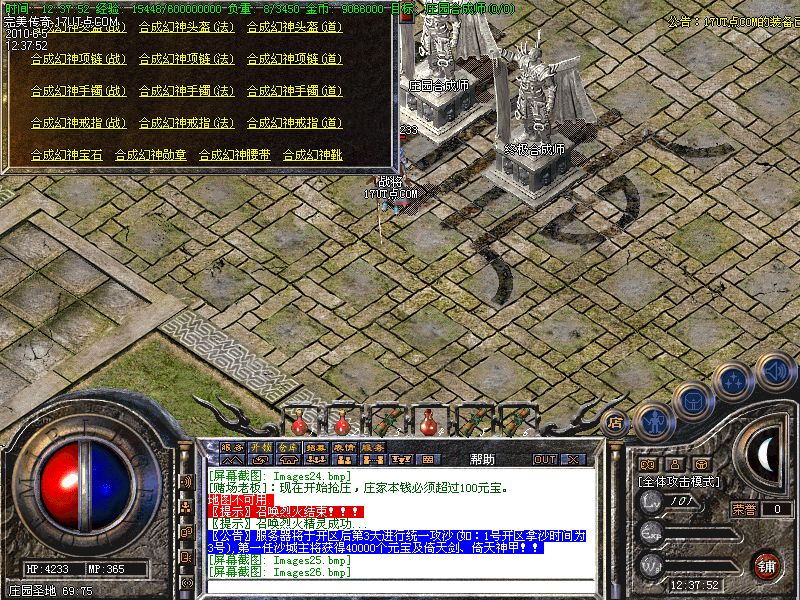Toggle sound with the speaker button

tap(775, 371)
